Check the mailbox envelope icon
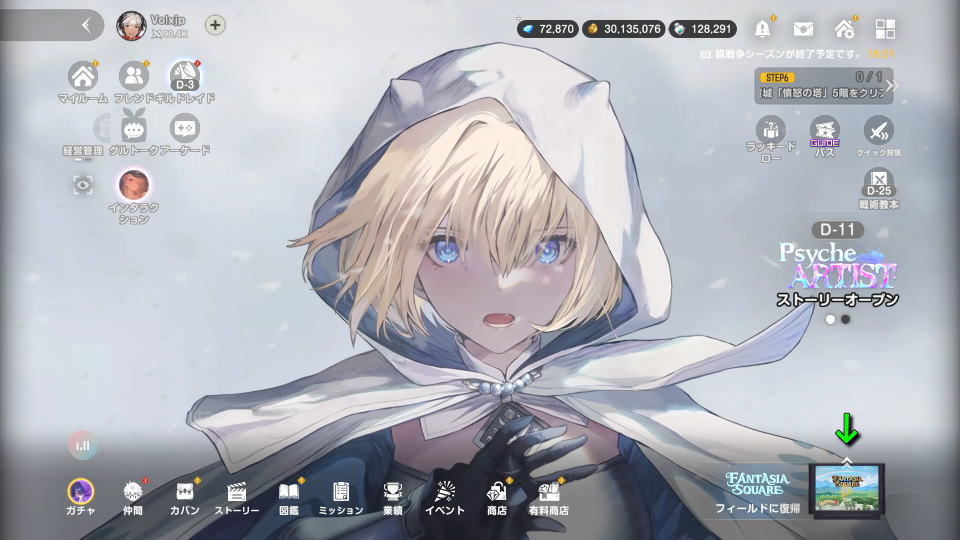The image size is (960, 540). pyautogui.click(x=804, y=28)
